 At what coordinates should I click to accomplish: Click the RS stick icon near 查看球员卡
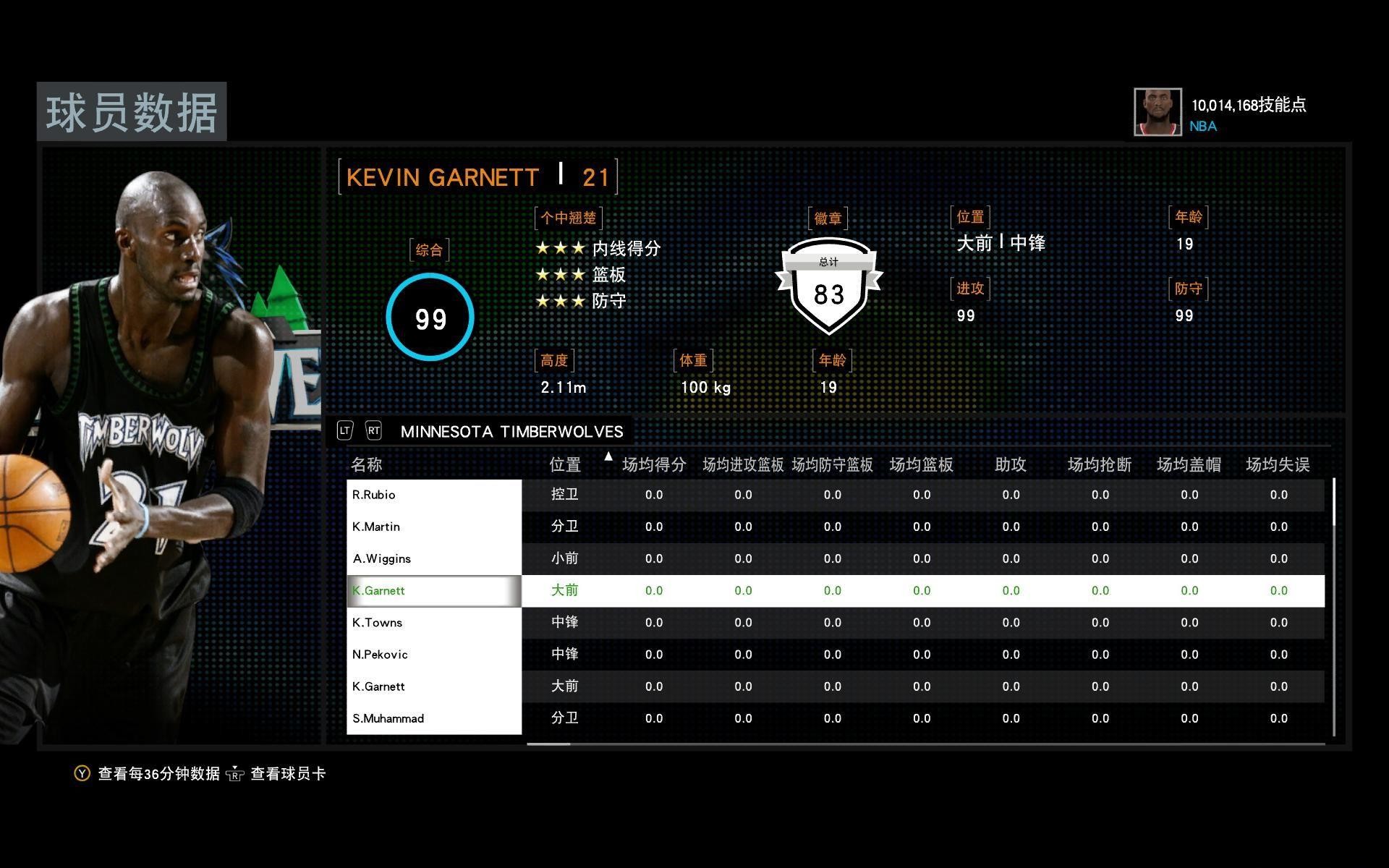point(237,775)
